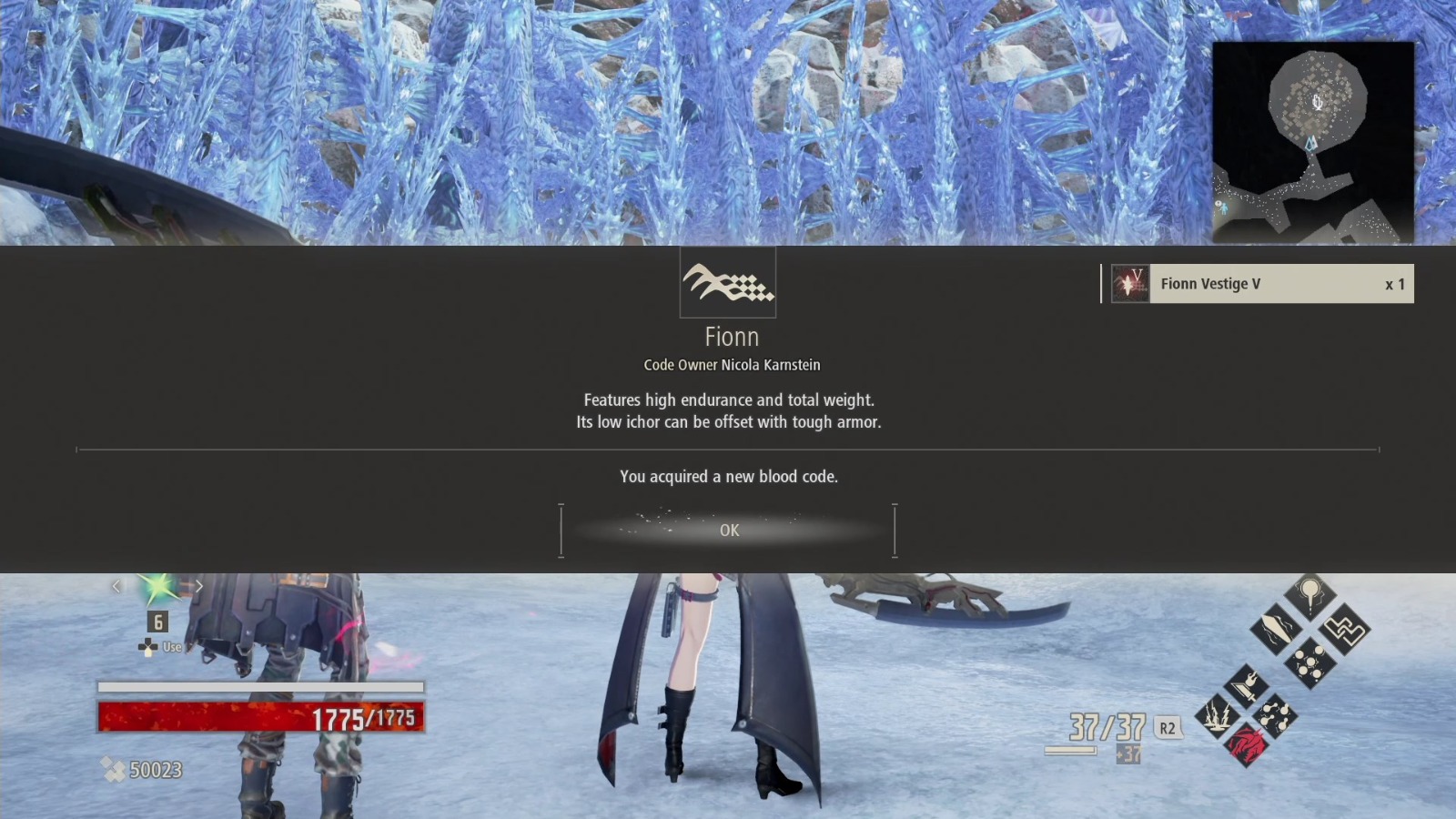Open the minimap in the top right corner
This screenshot has width=1456, height=819.
pyautogui.click(x=1314, y=136)
